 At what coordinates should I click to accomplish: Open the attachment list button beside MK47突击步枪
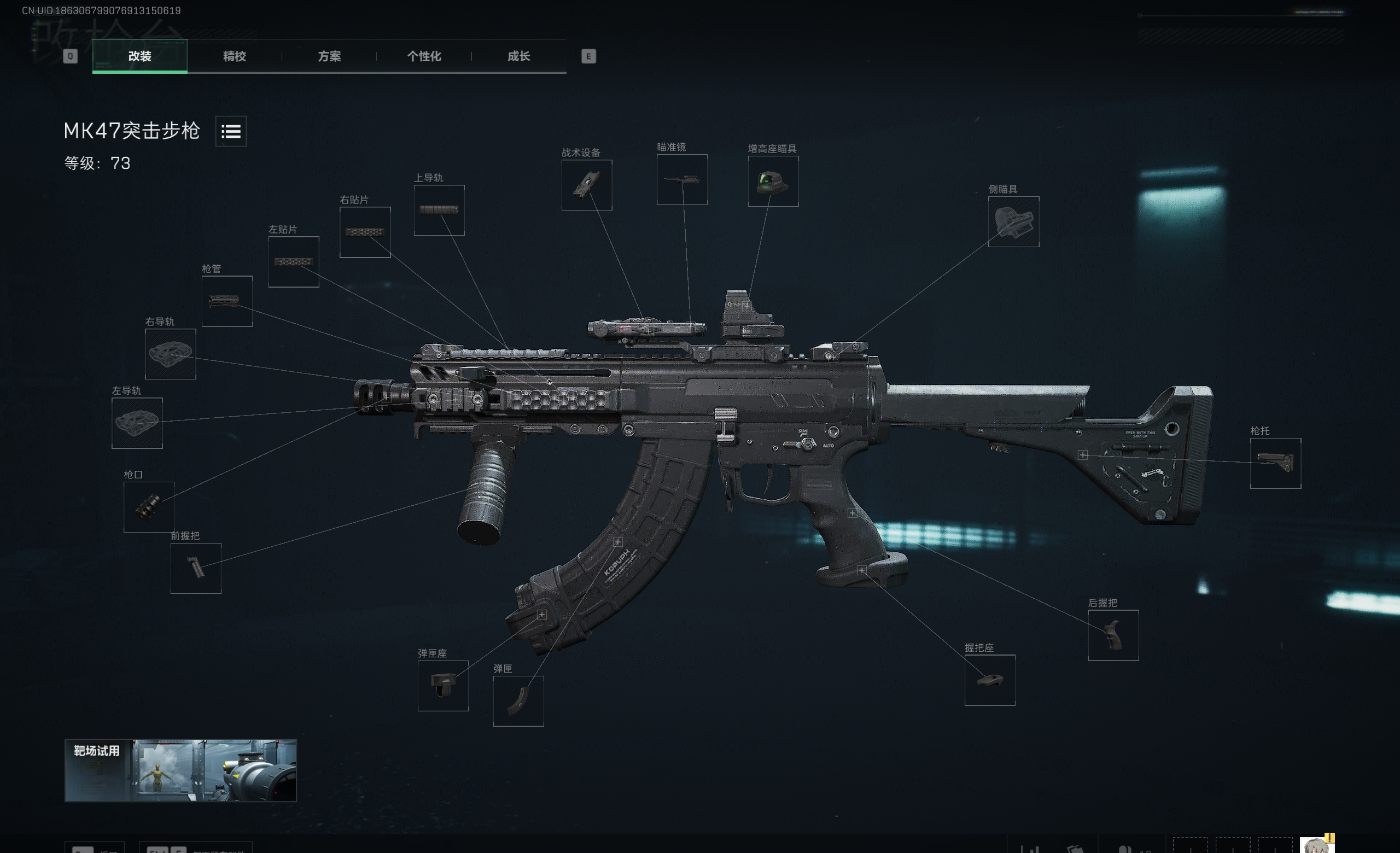[x=231, y=132]
